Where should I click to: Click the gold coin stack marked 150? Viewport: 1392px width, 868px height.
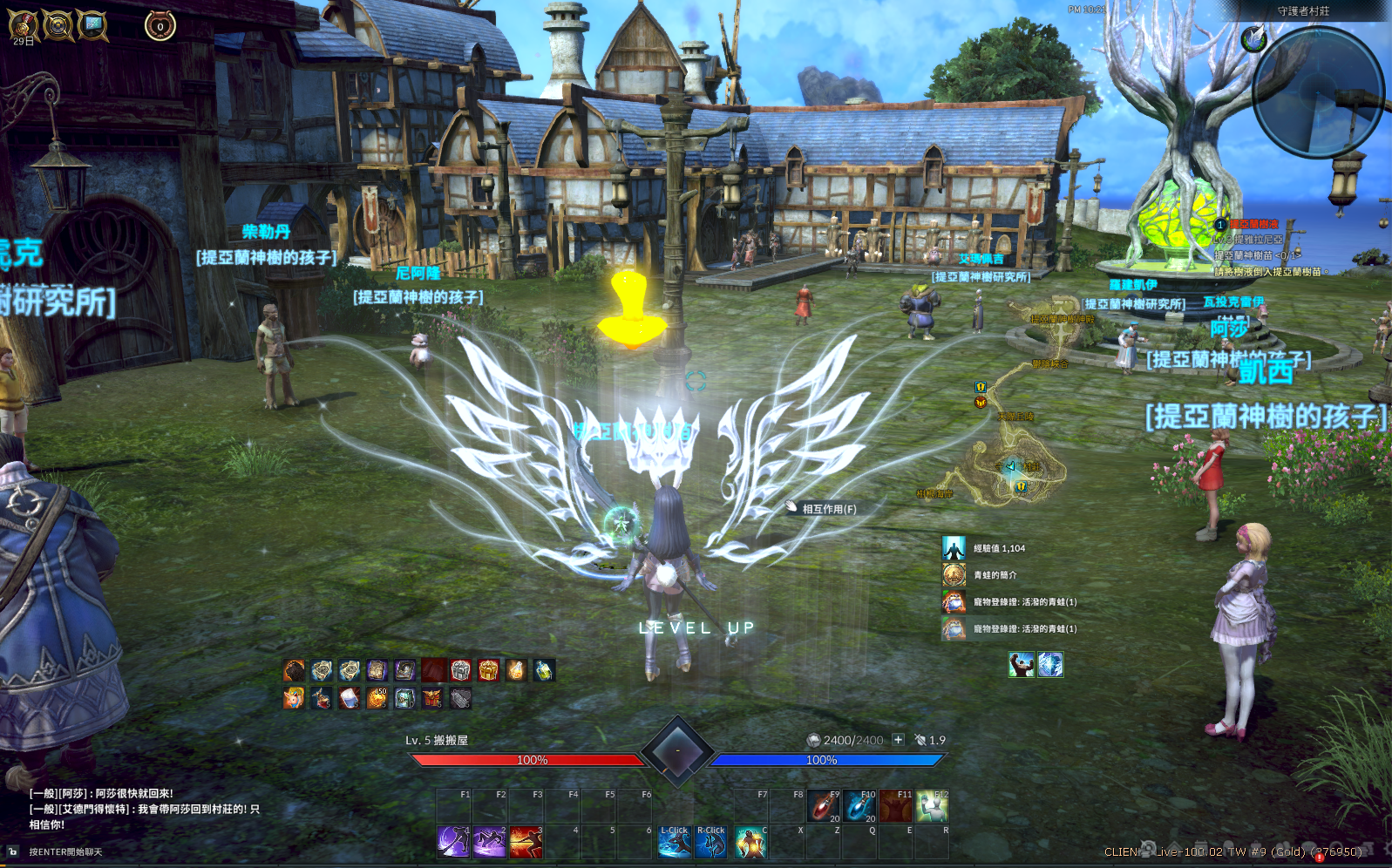377,698
